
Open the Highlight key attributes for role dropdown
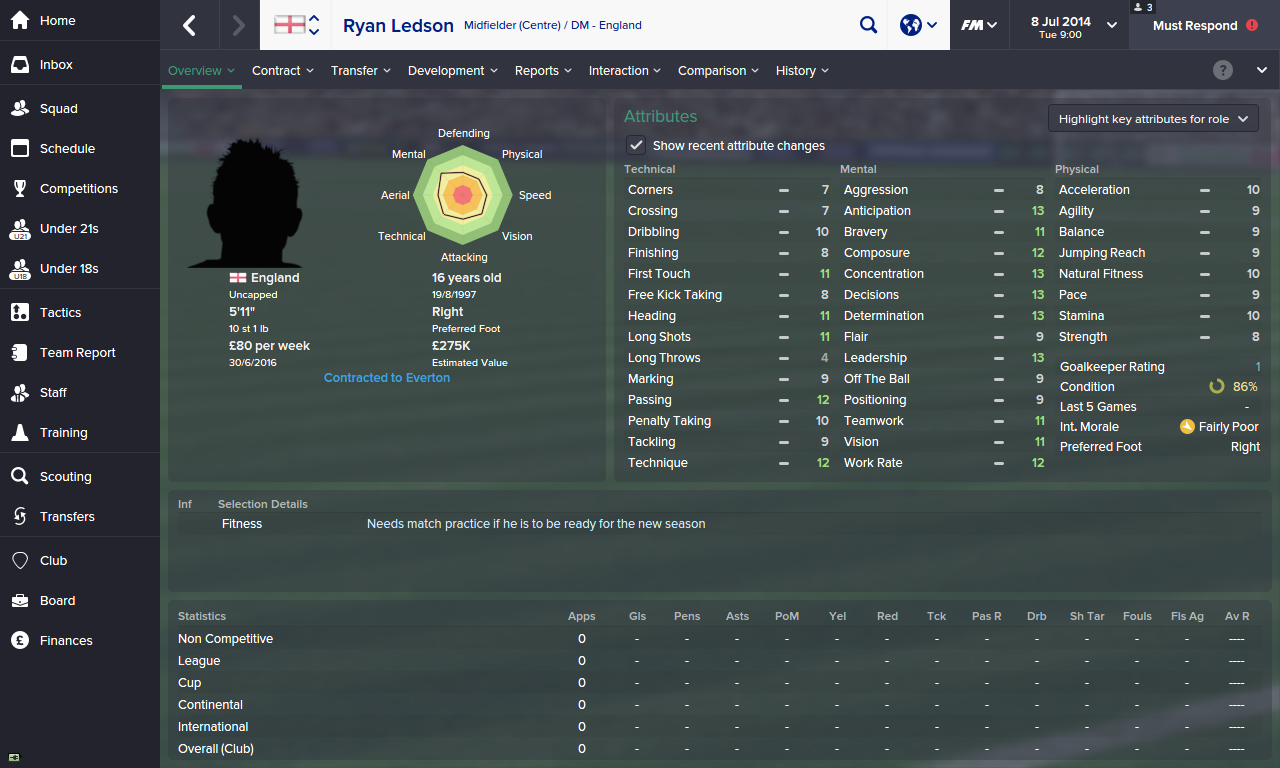click(x=1152, y=118)
